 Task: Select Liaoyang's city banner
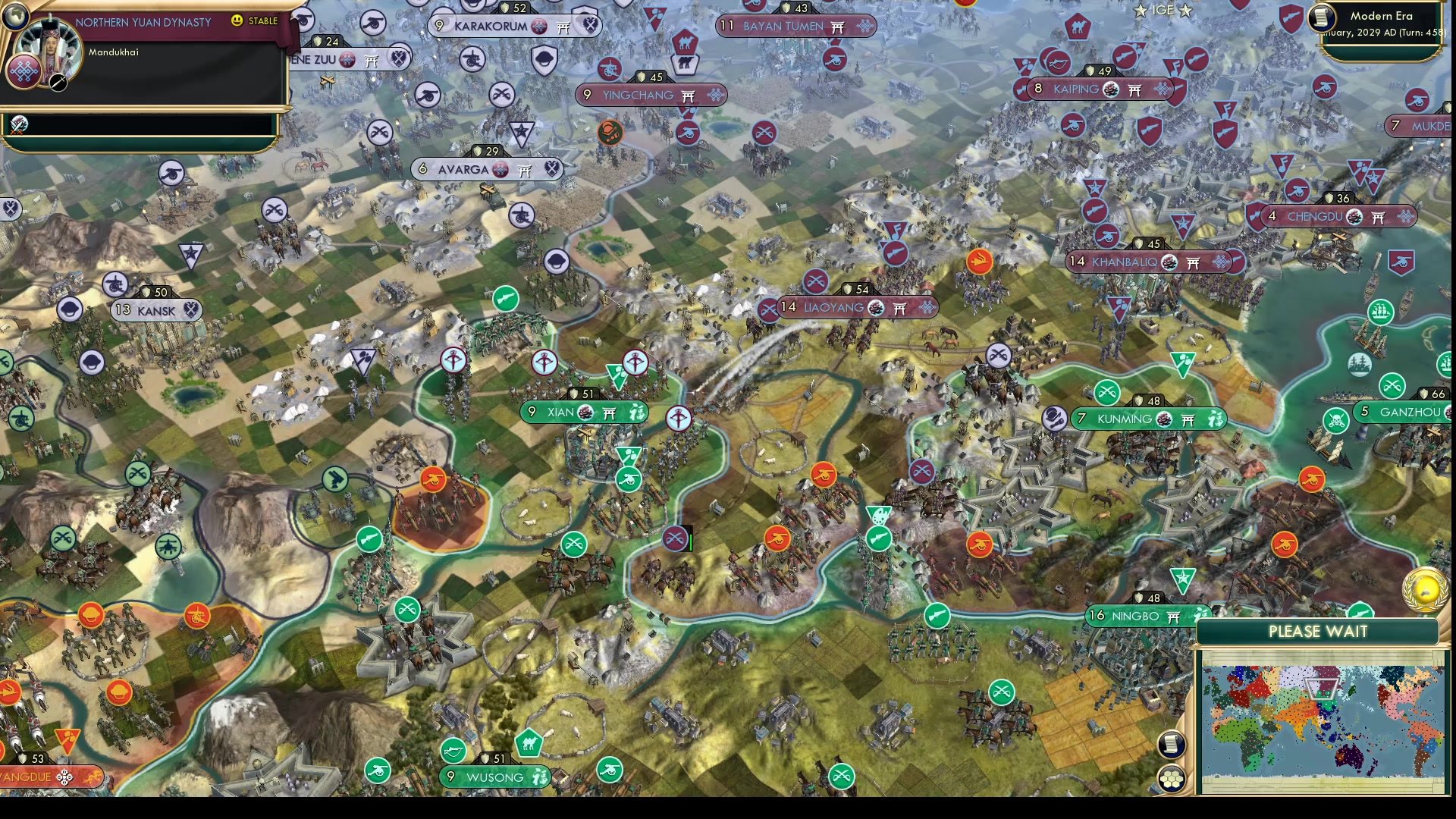[834, 309]
